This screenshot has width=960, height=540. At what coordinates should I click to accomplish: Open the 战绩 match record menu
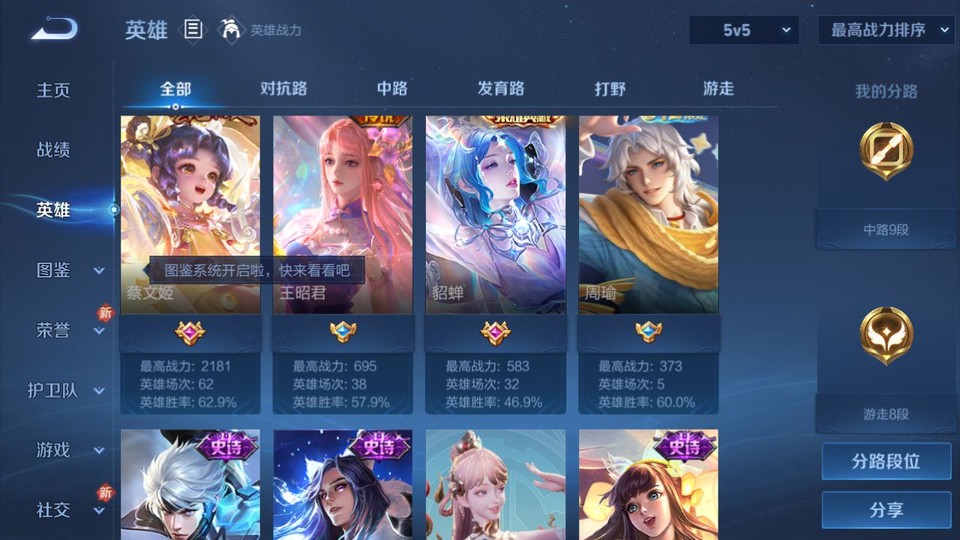(x=54, y=150)
